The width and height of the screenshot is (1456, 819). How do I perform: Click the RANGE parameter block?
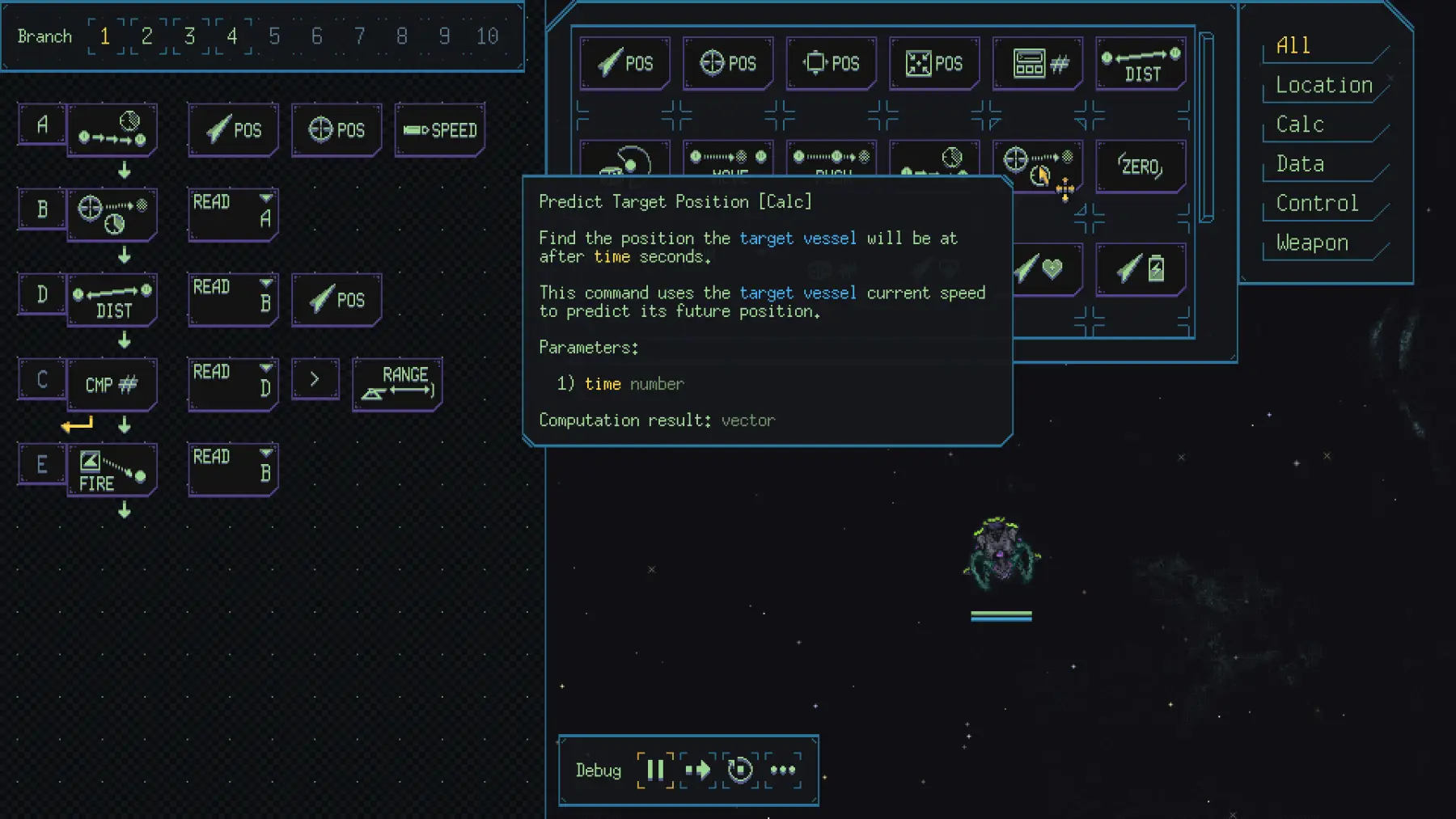pos(397,383)
